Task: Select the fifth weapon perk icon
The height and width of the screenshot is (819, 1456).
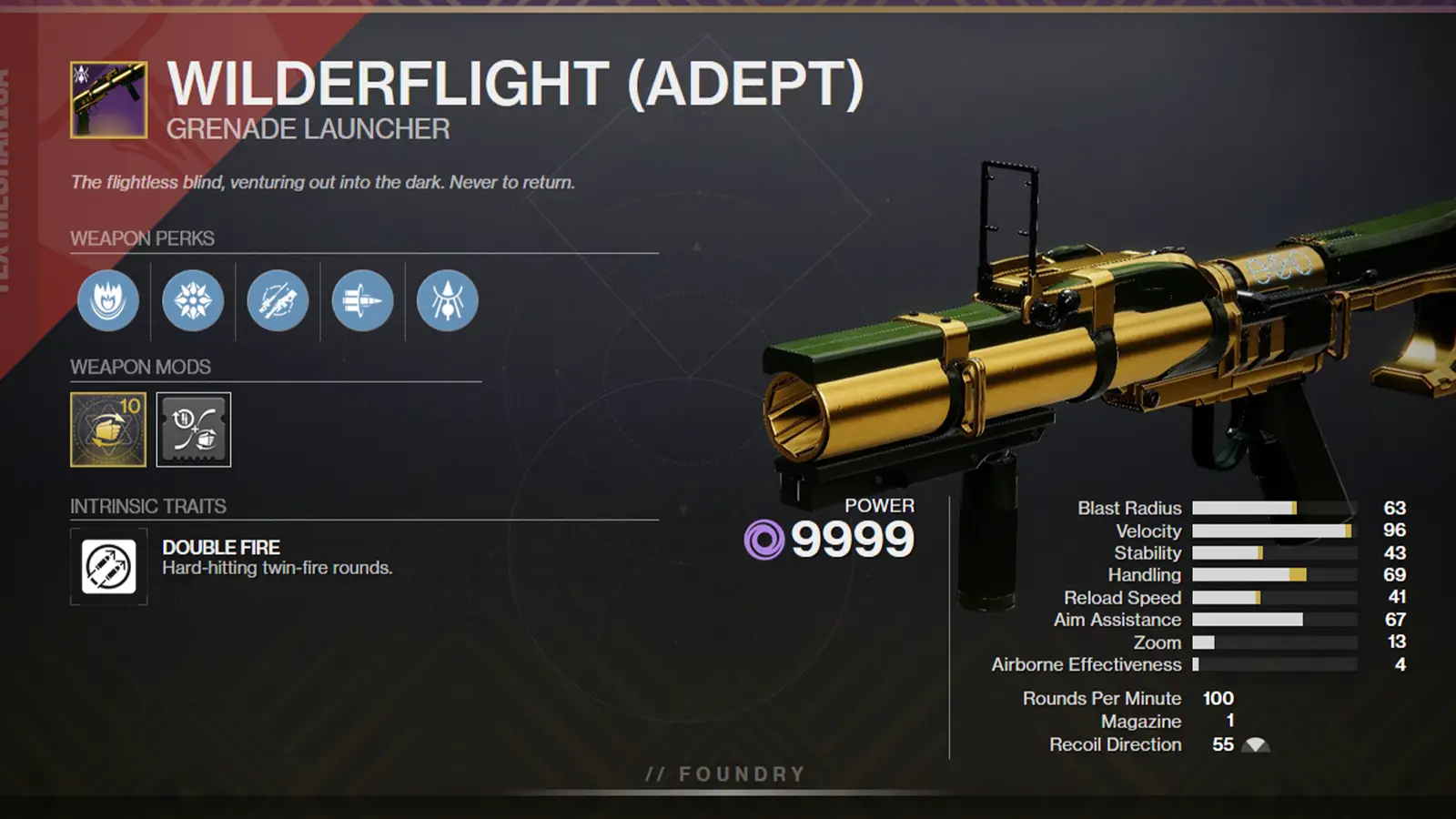Action: [x=445, y=302]
